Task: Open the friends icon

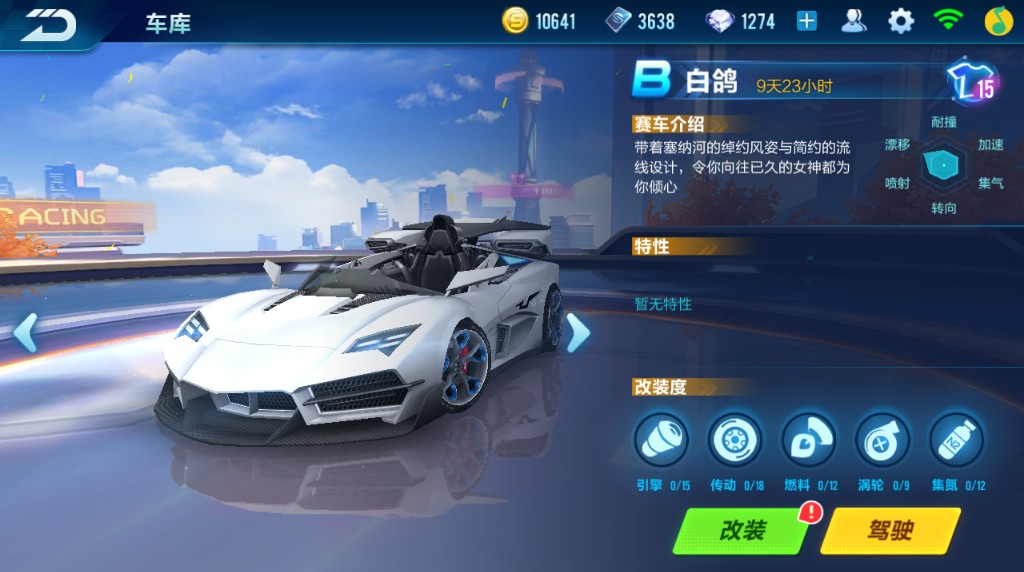Action: (x=853, y=21)
